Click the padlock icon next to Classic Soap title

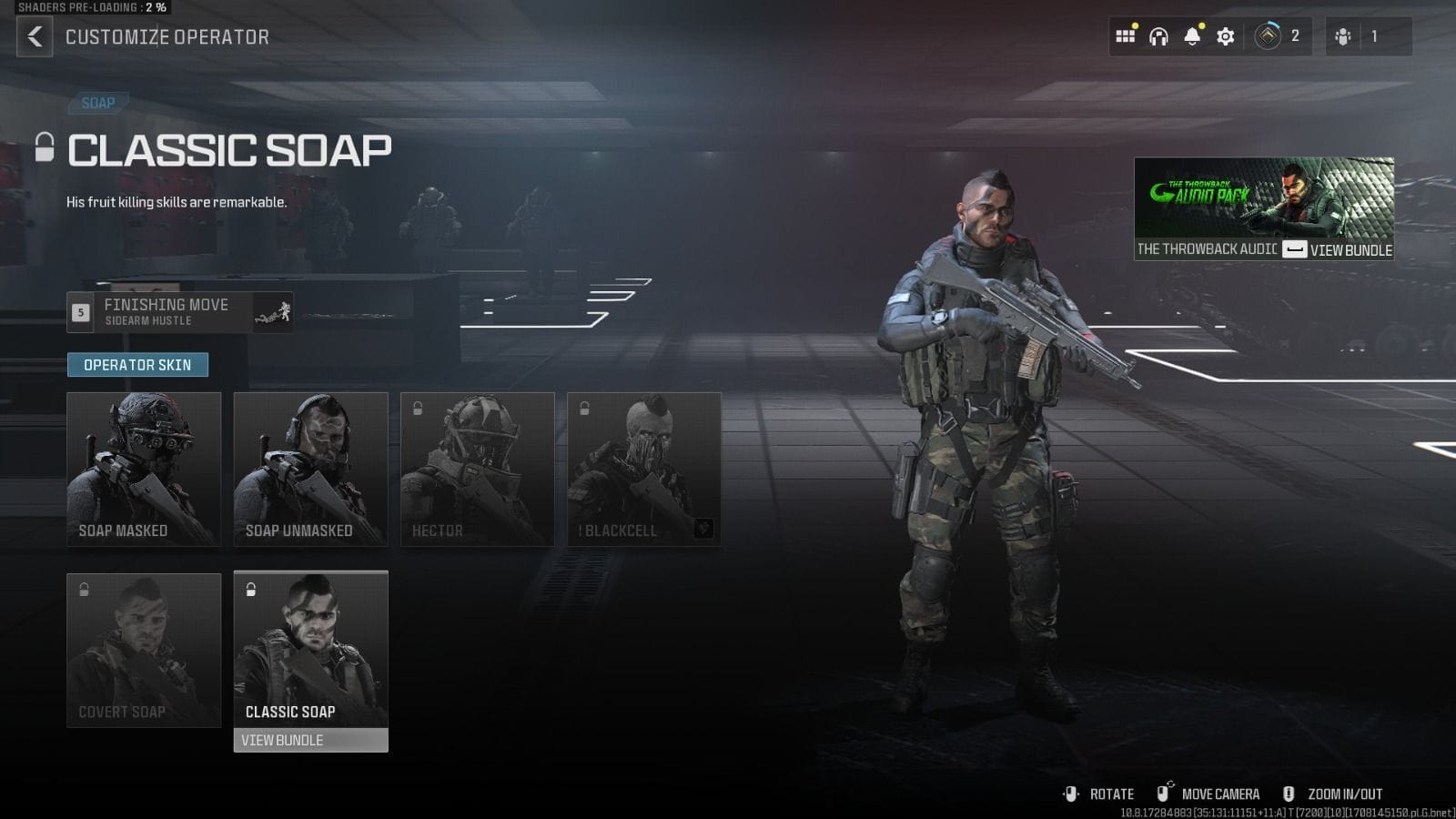tap(42, 147)
